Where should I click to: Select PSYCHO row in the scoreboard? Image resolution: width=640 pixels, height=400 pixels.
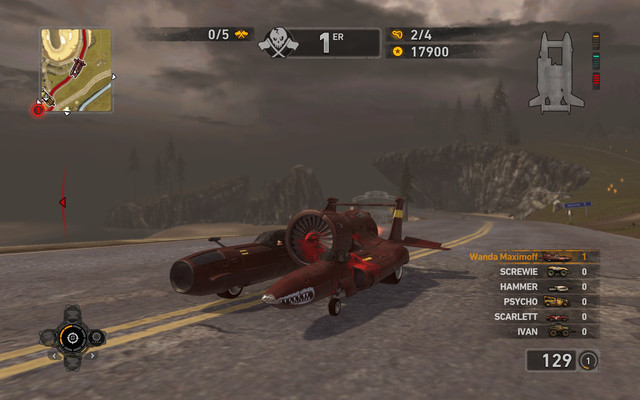coord(530,301)
